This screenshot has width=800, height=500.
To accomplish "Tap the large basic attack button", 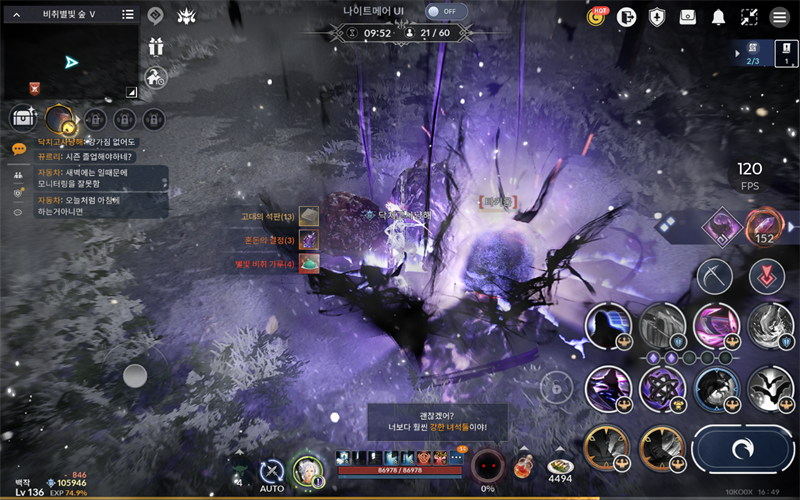I will (741, 449).
